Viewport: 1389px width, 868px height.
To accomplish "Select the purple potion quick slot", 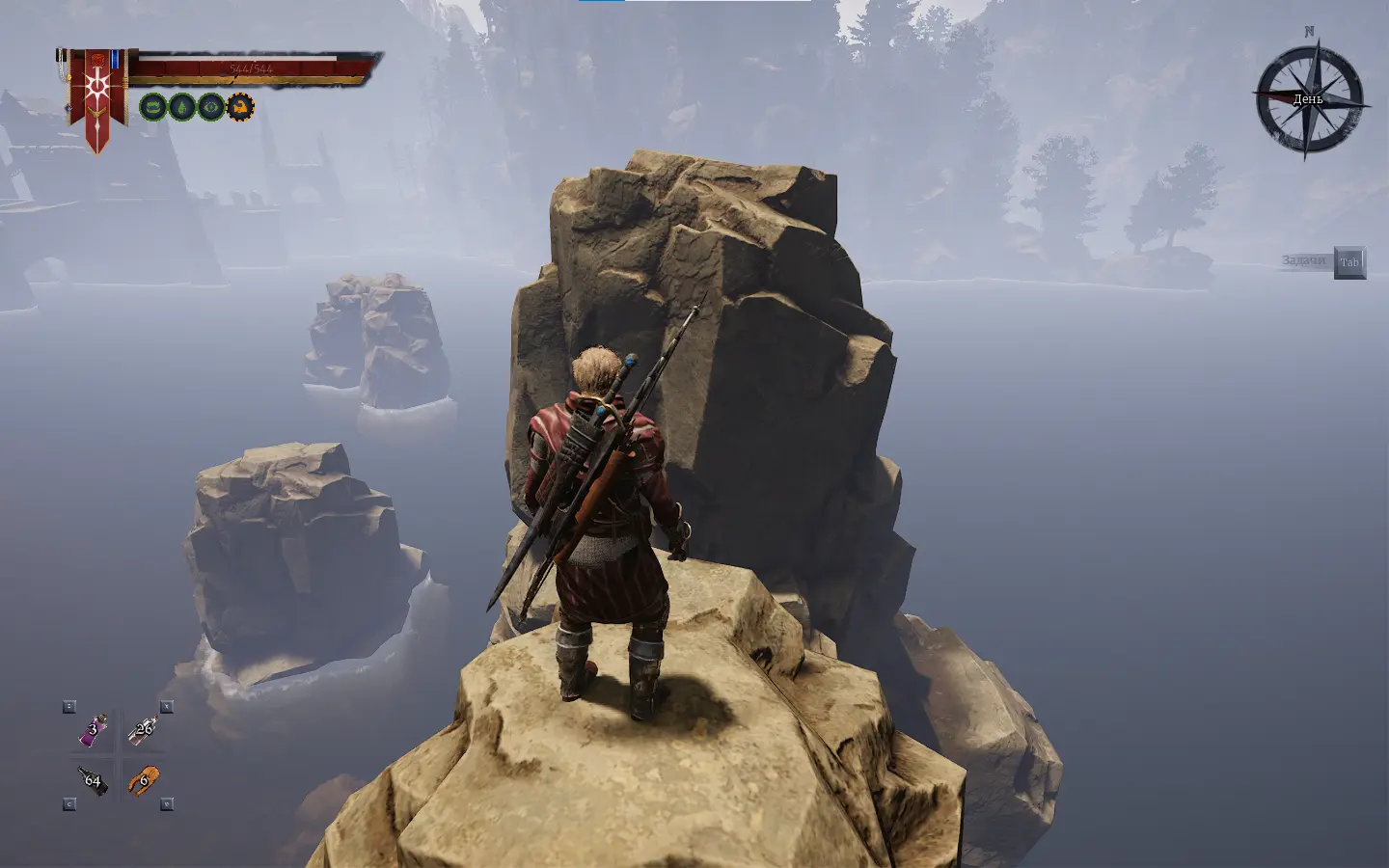I will click(x=93, y=731).
